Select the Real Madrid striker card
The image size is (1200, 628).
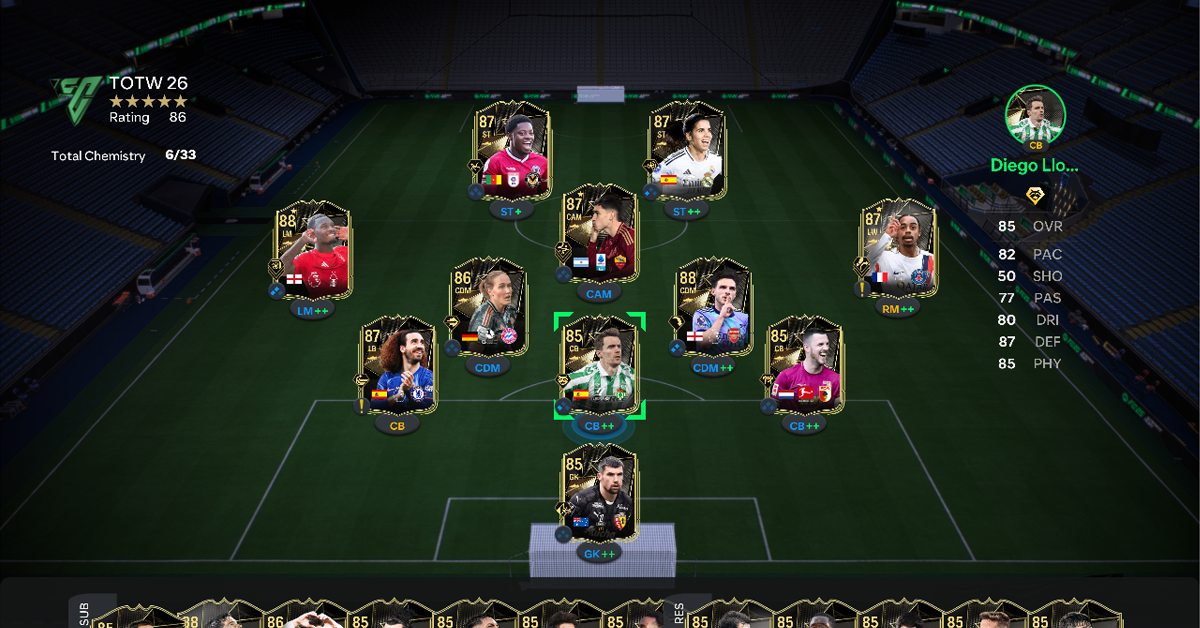(686, 148)
